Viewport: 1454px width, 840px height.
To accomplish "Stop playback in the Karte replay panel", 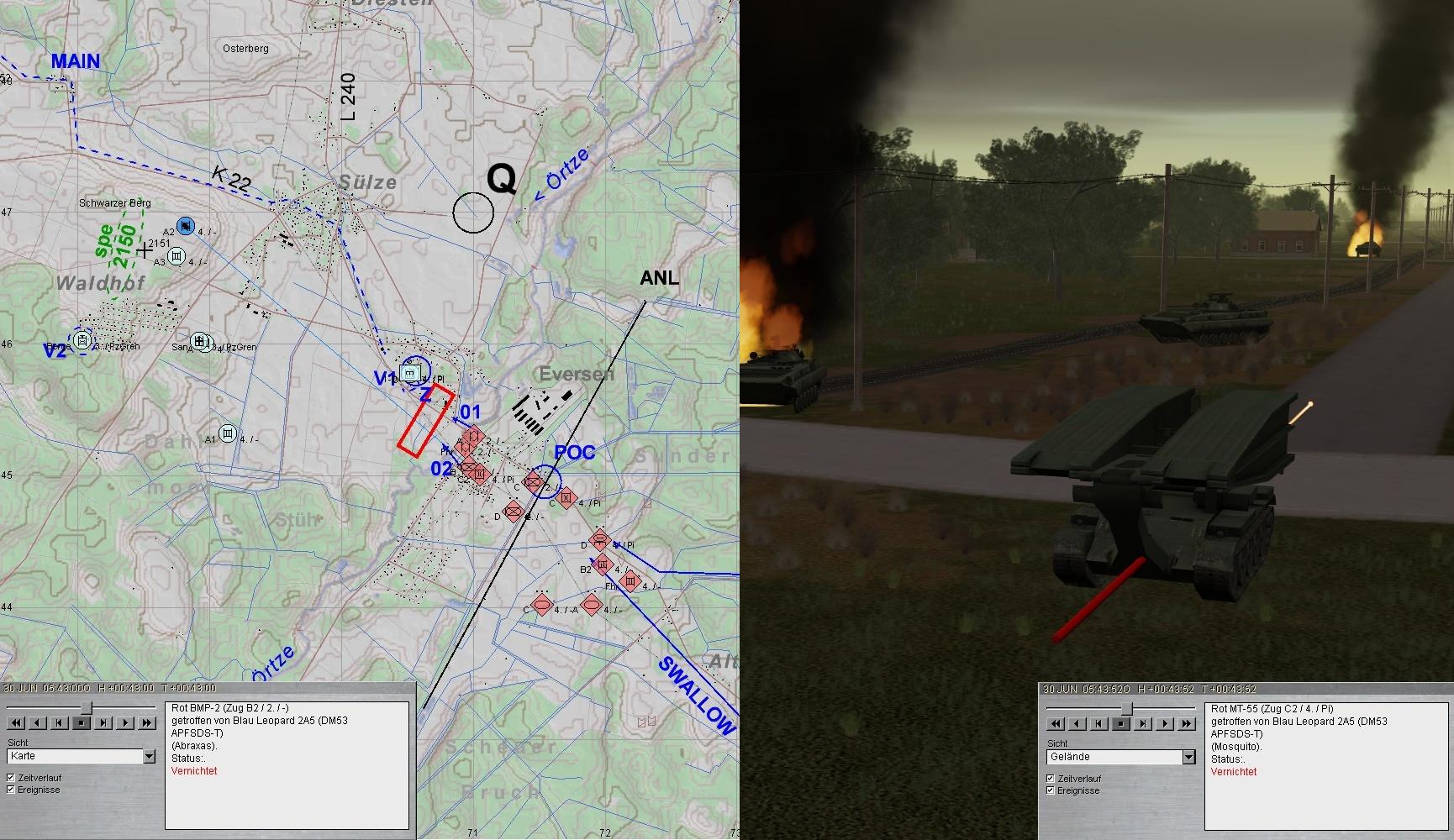I will pos(82,722).
